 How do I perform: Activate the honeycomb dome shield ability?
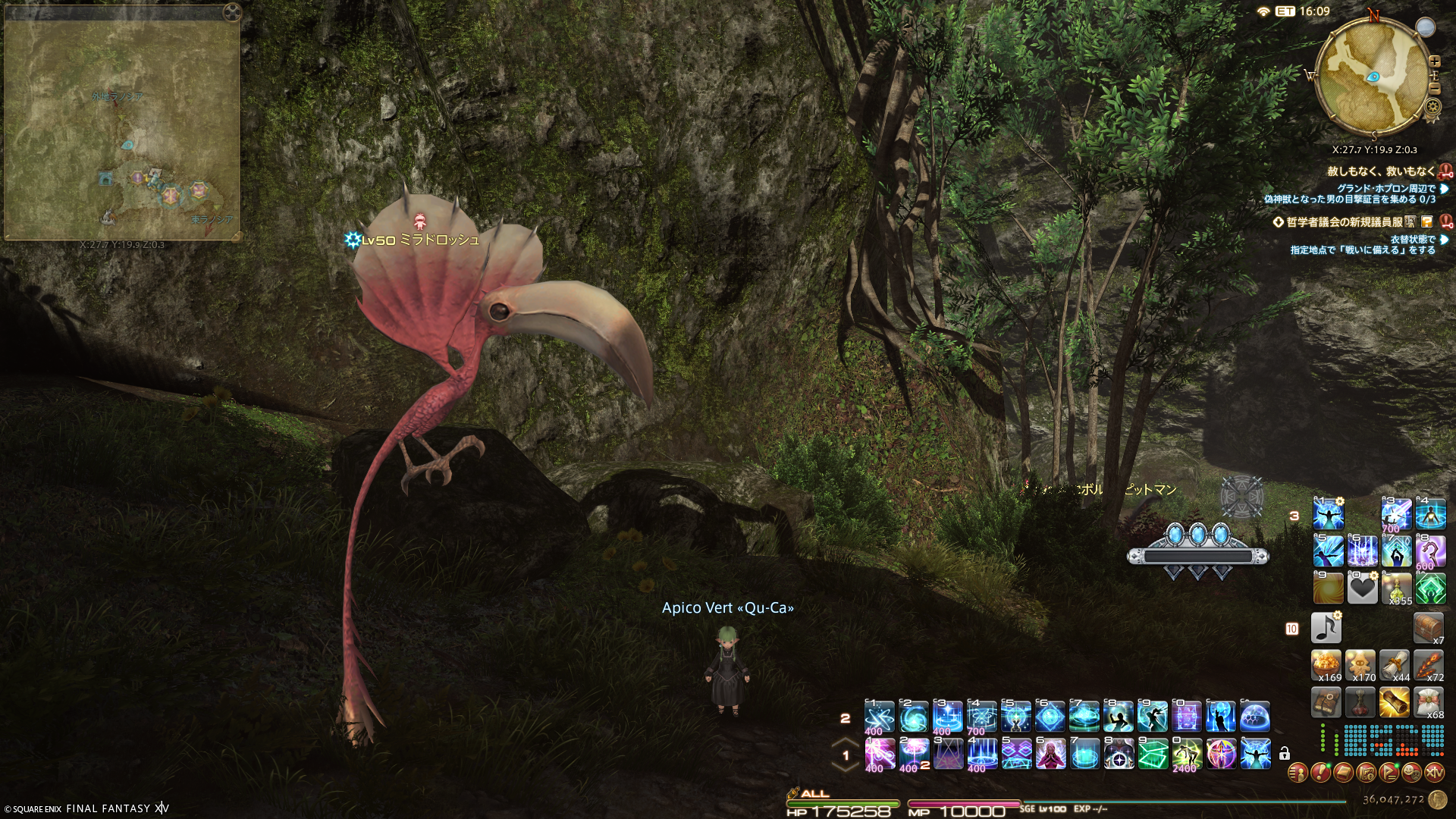pos(1256,717)
